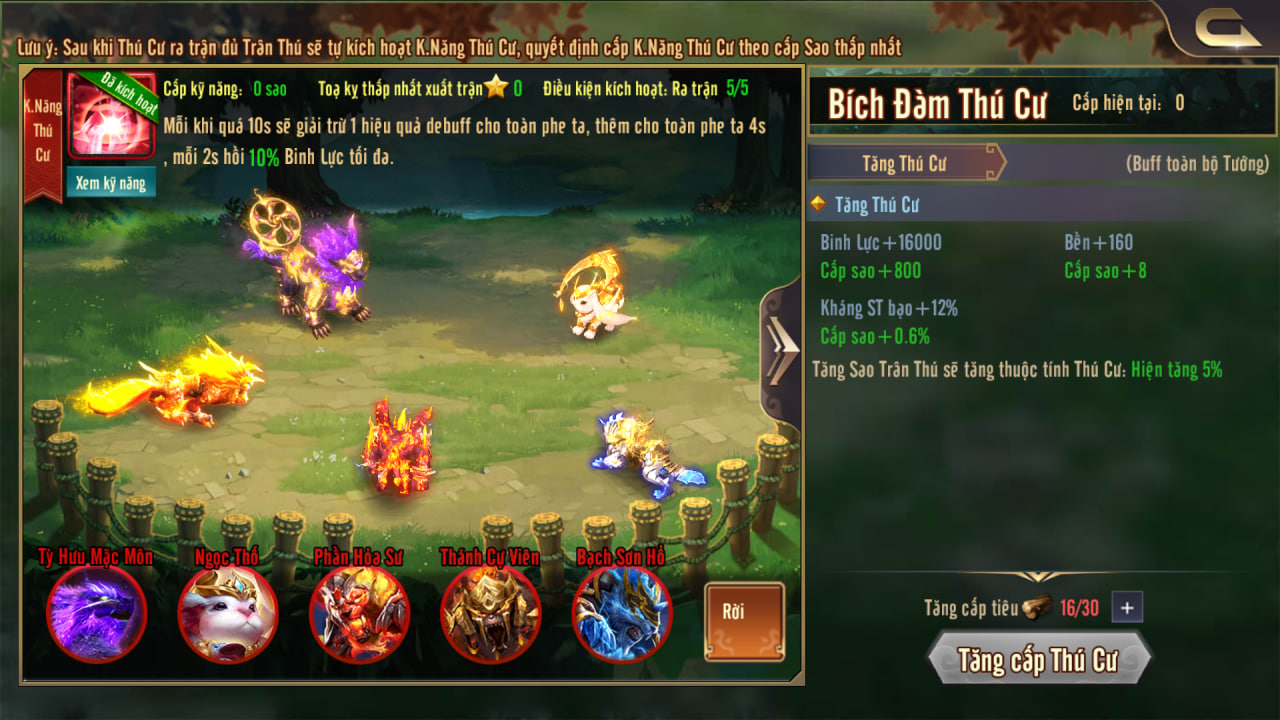Switch to the Tăng Thú Cư tab
Screen dimensions: 1280x720
click(905, 163)
